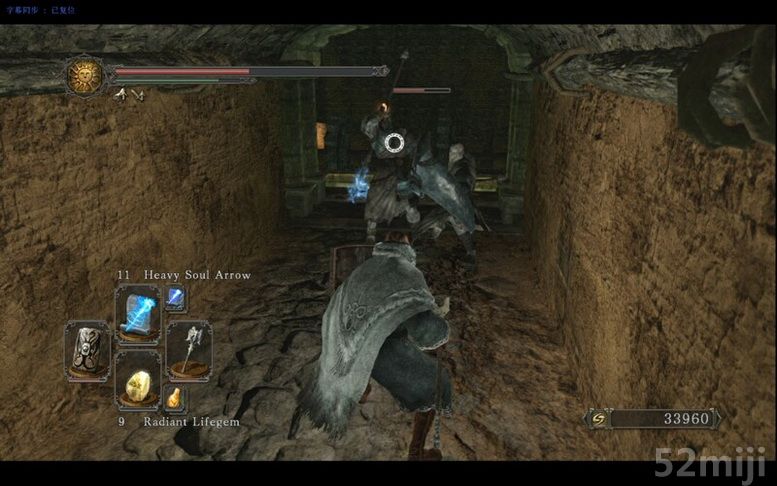Select the small blue next-spell icon
Viewport: 777px width, 486px height.
pos(175,296)
